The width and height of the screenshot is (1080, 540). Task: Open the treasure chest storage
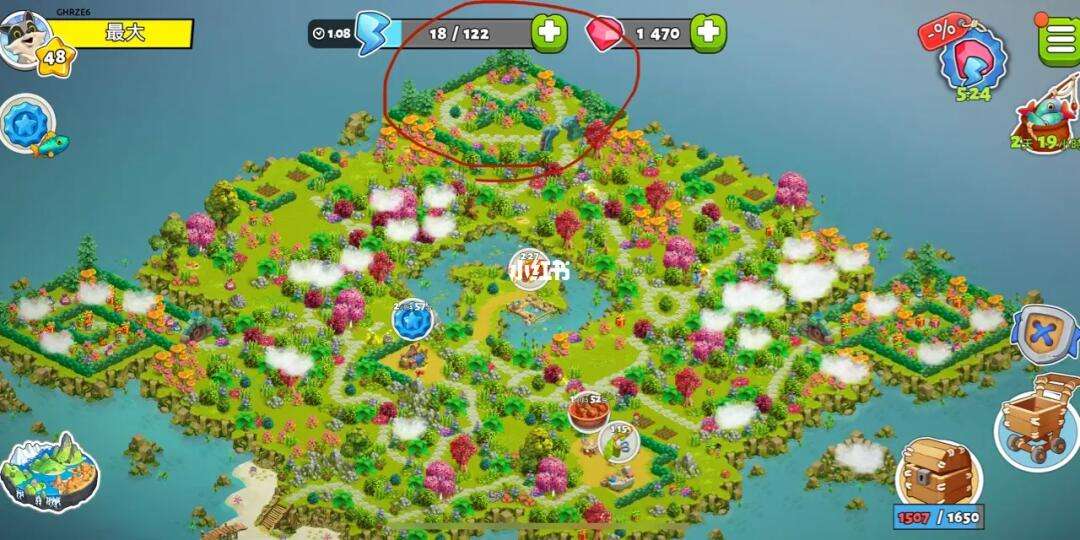[x=937, y=474]
